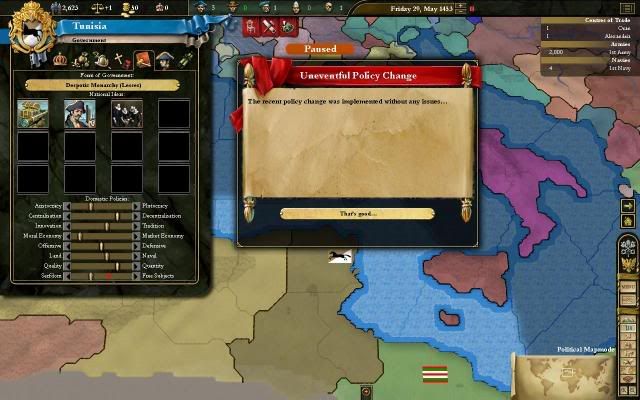Shift policy toward Centralization with left arrow

coord(68,216)
